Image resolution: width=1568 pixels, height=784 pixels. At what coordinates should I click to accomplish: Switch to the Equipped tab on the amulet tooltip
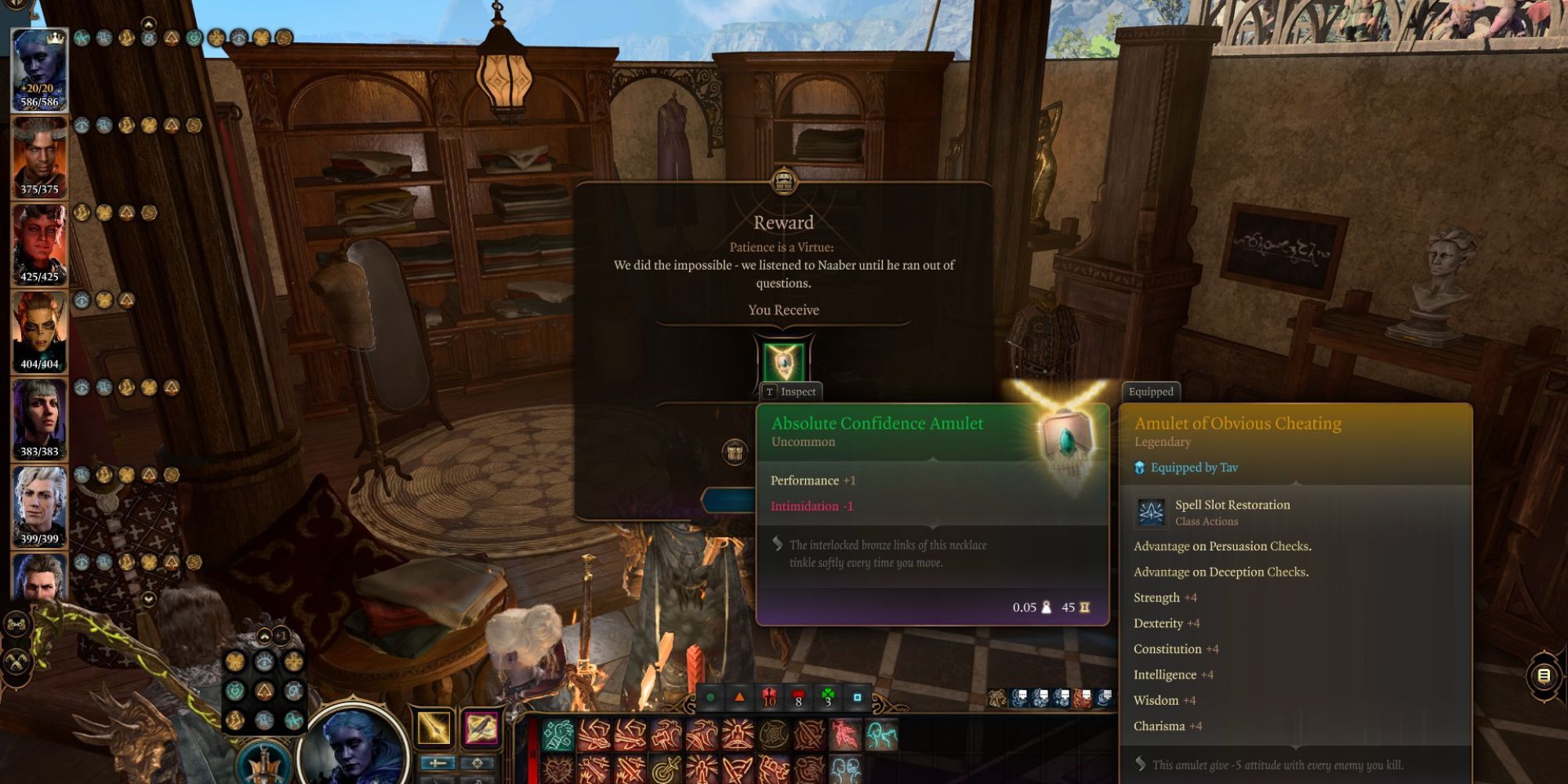[x=1150, y=391]
